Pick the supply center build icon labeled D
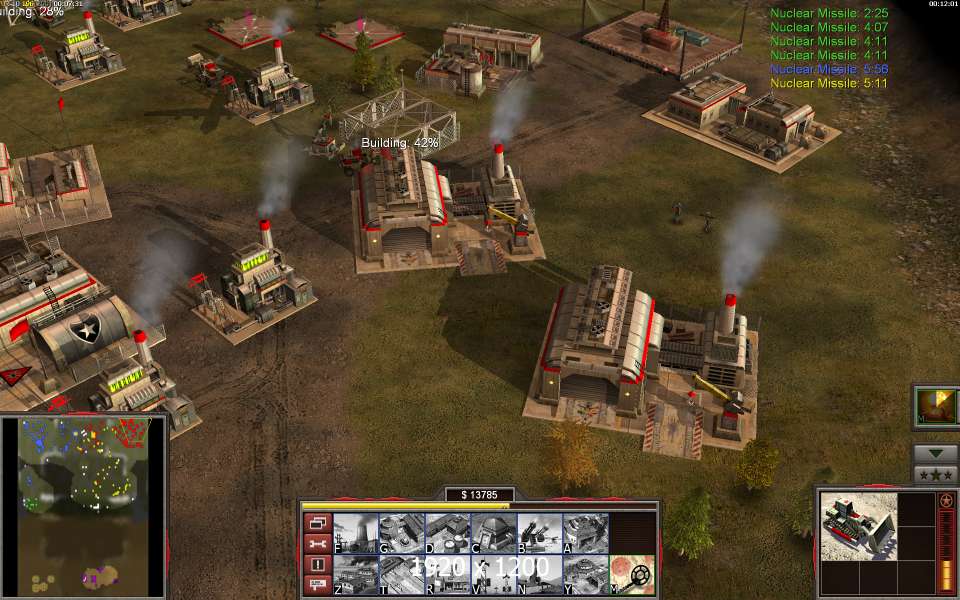Image resolution: width=960 pixels, height=600 pixels. 447,533
